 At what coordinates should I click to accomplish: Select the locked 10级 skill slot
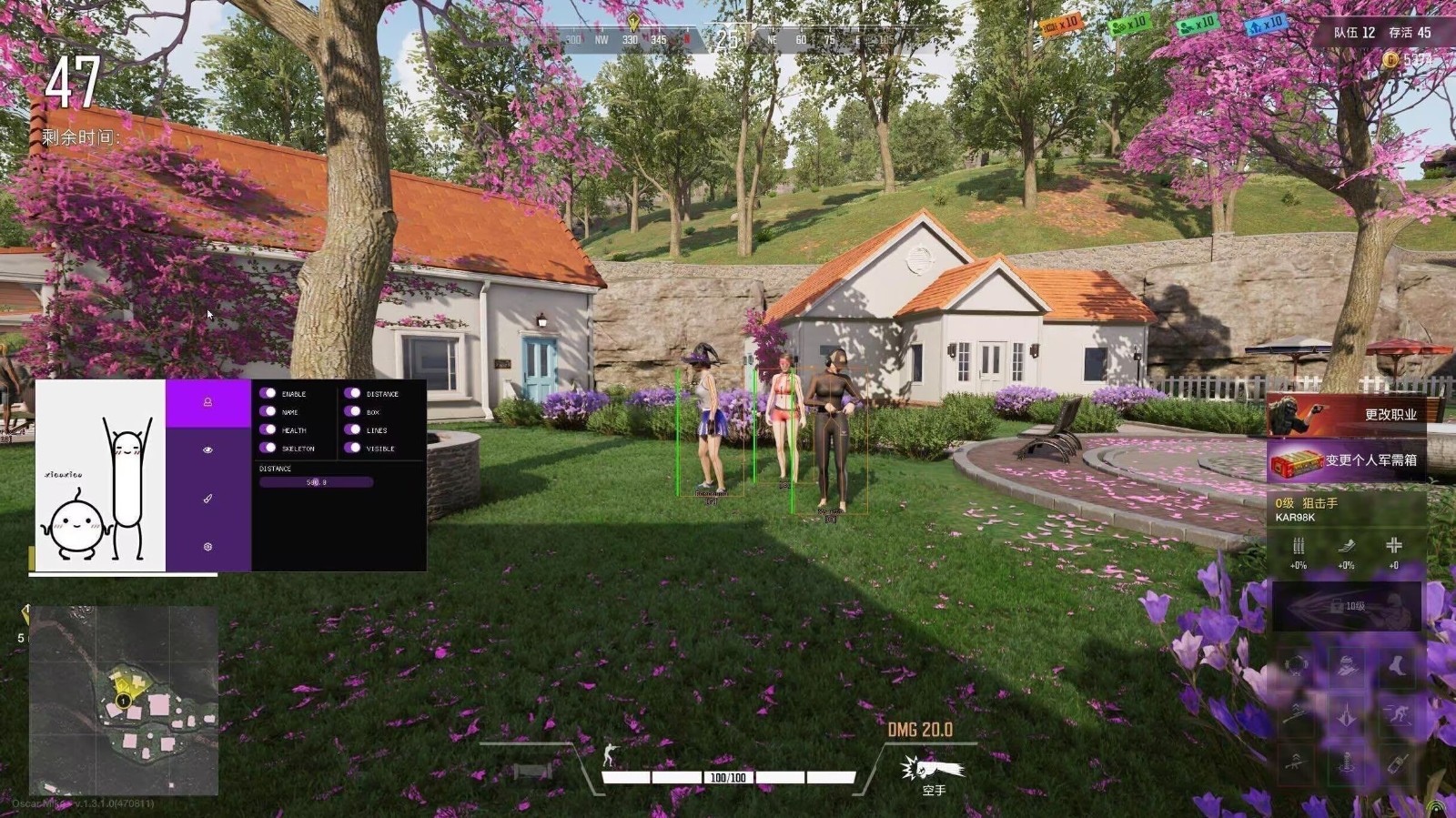(1346, 606)
